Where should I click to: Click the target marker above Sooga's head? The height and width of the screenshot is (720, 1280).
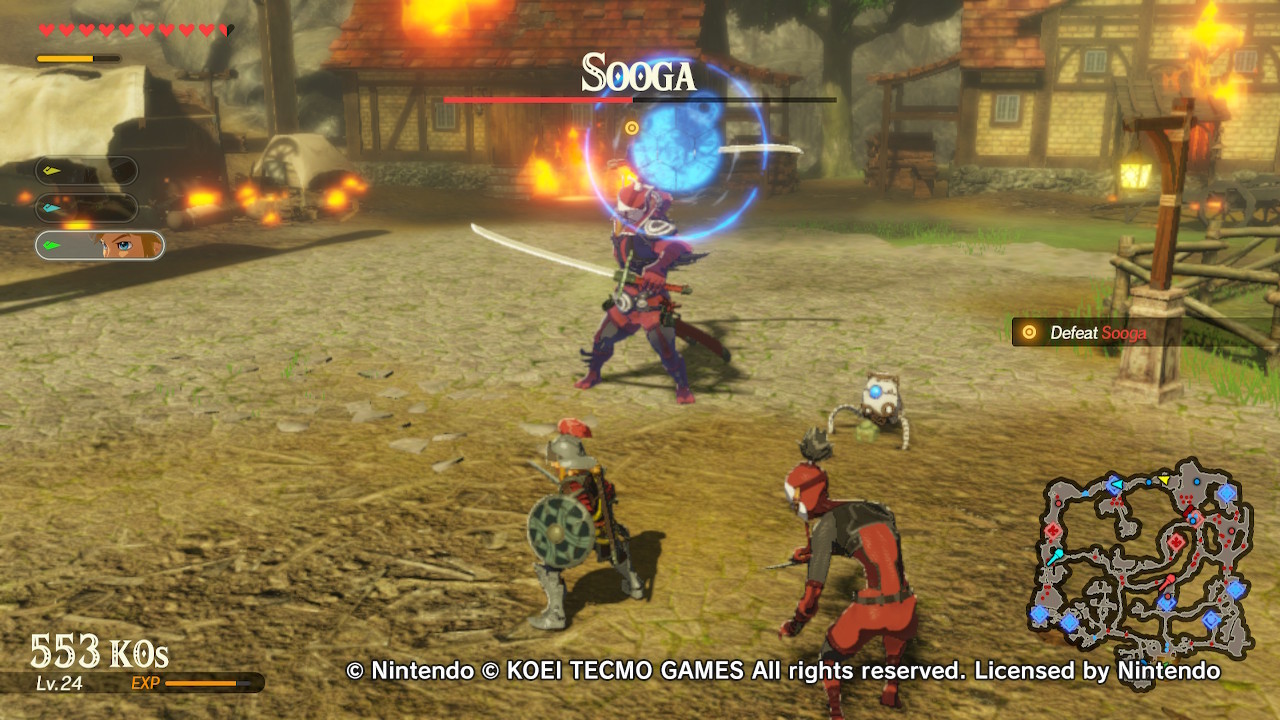pos(630,128)
